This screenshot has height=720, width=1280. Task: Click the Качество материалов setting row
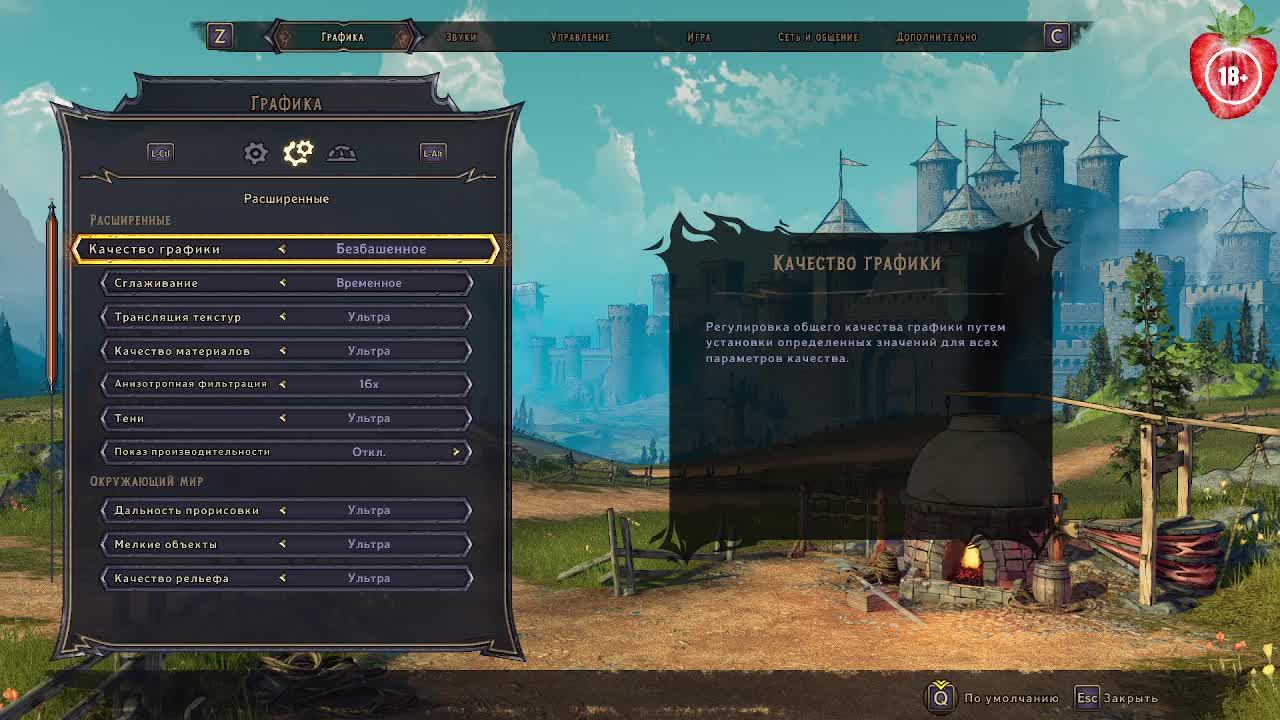[x=286, y=351]
